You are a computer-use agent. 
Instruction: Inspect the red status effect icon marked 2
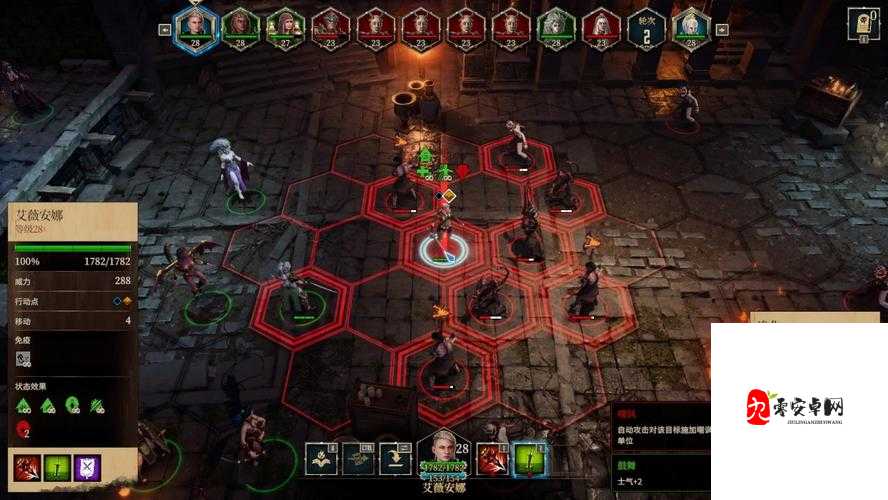(x=23, y=429)
